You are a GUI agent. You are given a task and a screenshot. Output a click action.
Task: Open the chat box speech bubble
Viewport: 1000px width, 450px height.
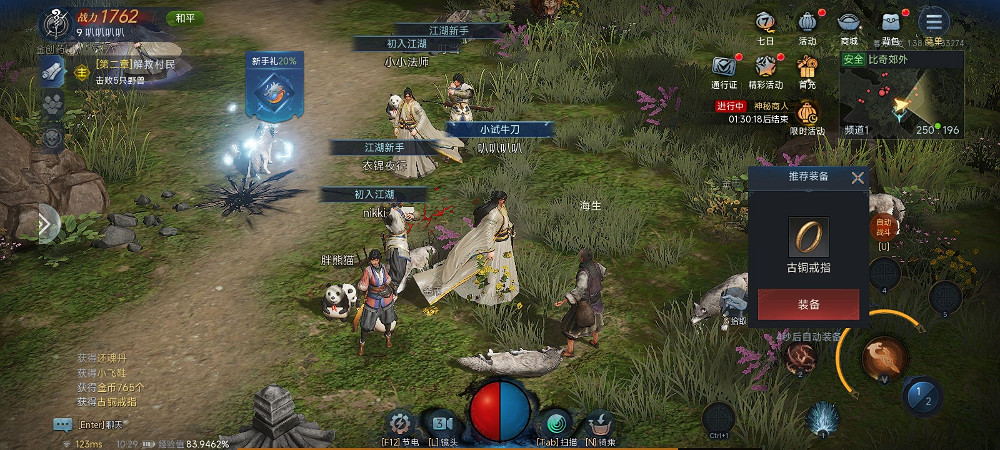point(63,424)
